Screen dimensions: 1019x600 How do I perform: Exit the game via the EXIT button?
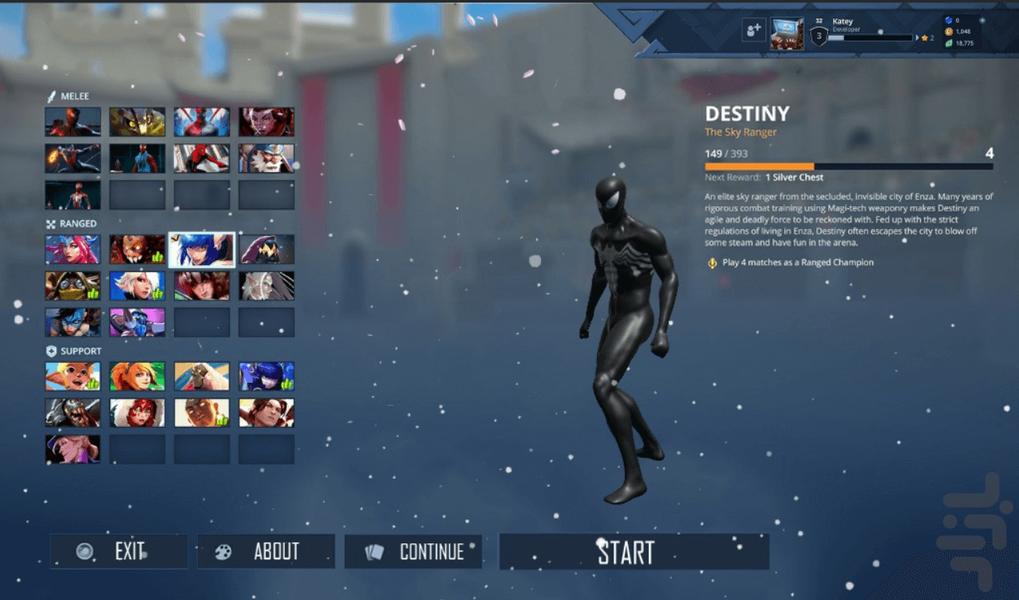(x=118, y=552)
